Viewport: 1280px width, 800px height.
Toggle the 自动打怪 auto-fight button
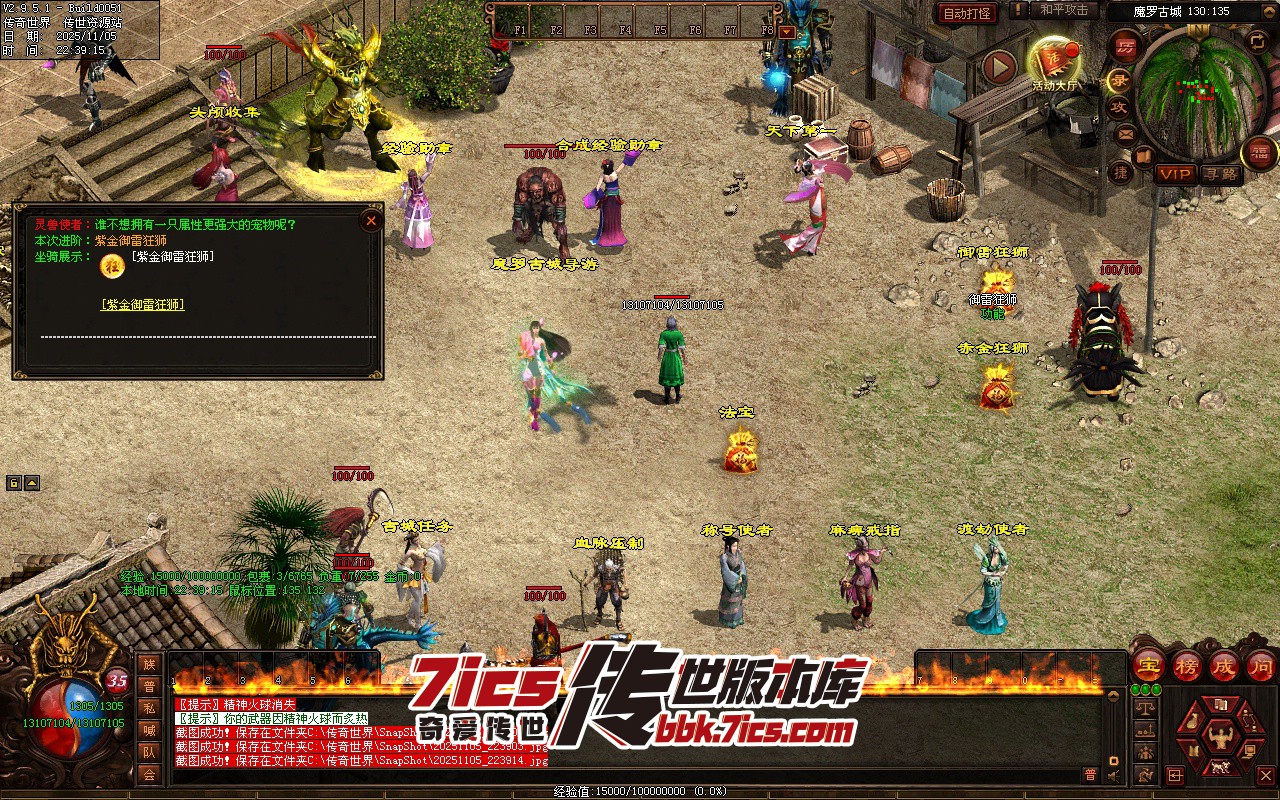(967, 13)
